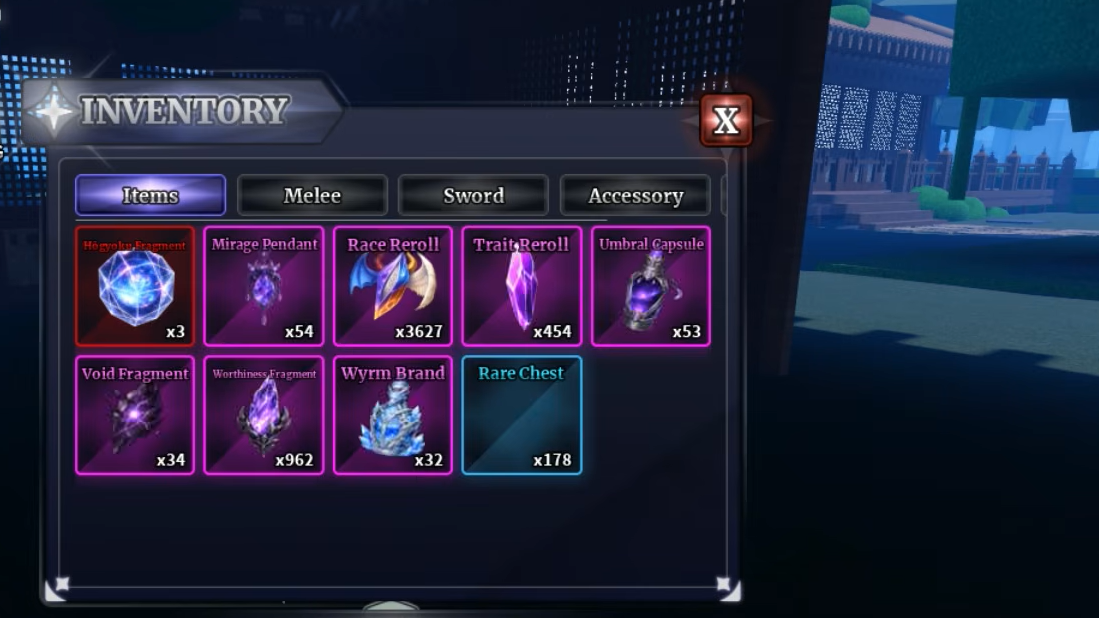Select the Worthiness Fragment item
Image resolution: width=1099 pixels, height=618 pixels.
pyautogui.click(x=264, y=415)
